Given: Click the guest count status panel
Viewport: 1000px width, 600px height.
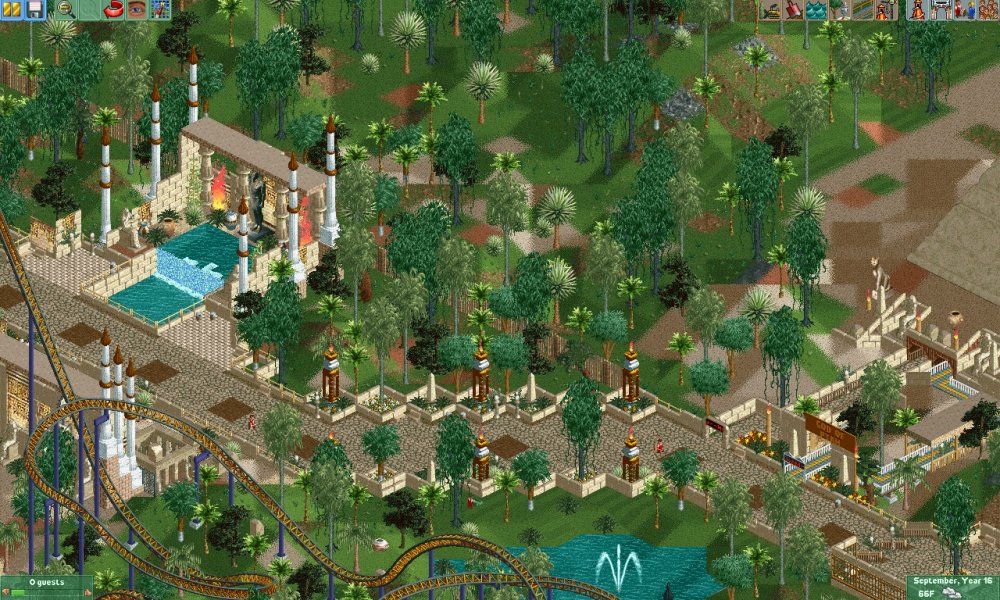Looking at the screenshot, I should pos(46,586).
